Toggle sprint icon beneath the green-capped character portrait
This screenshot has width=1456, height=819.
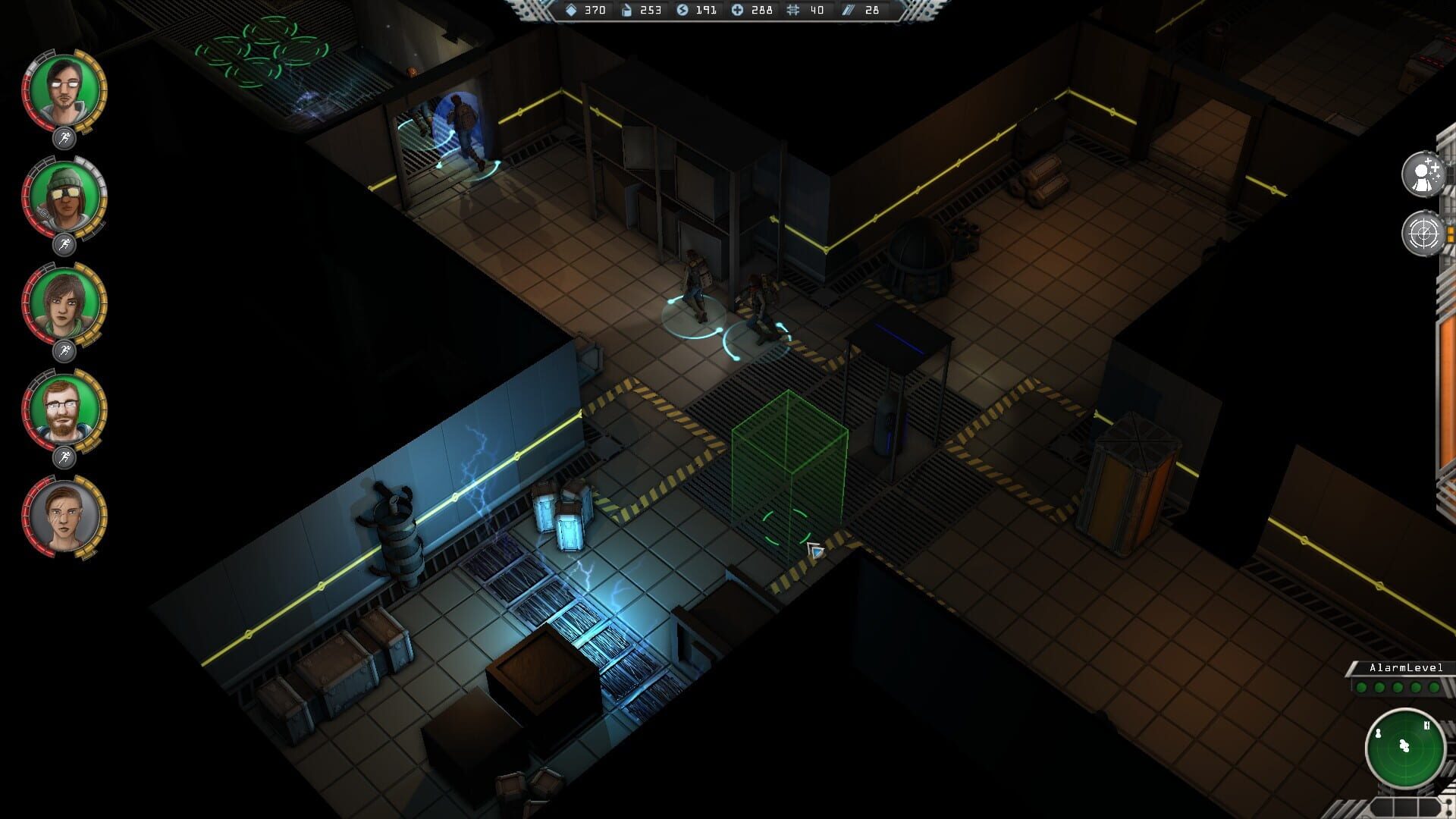[67, 240]
